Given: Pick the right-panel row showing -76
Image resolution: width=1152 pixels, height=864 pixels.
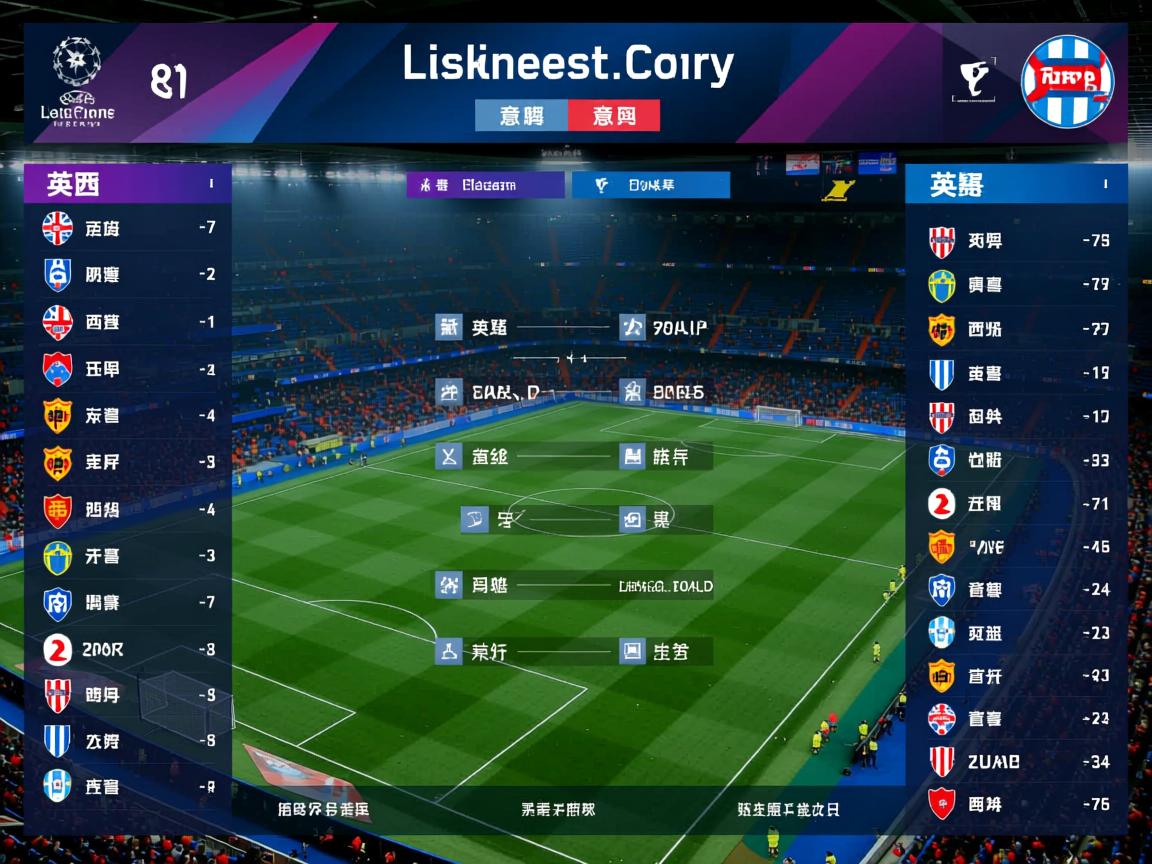Looking at the screenshot, I should [x=1016, y=804].
